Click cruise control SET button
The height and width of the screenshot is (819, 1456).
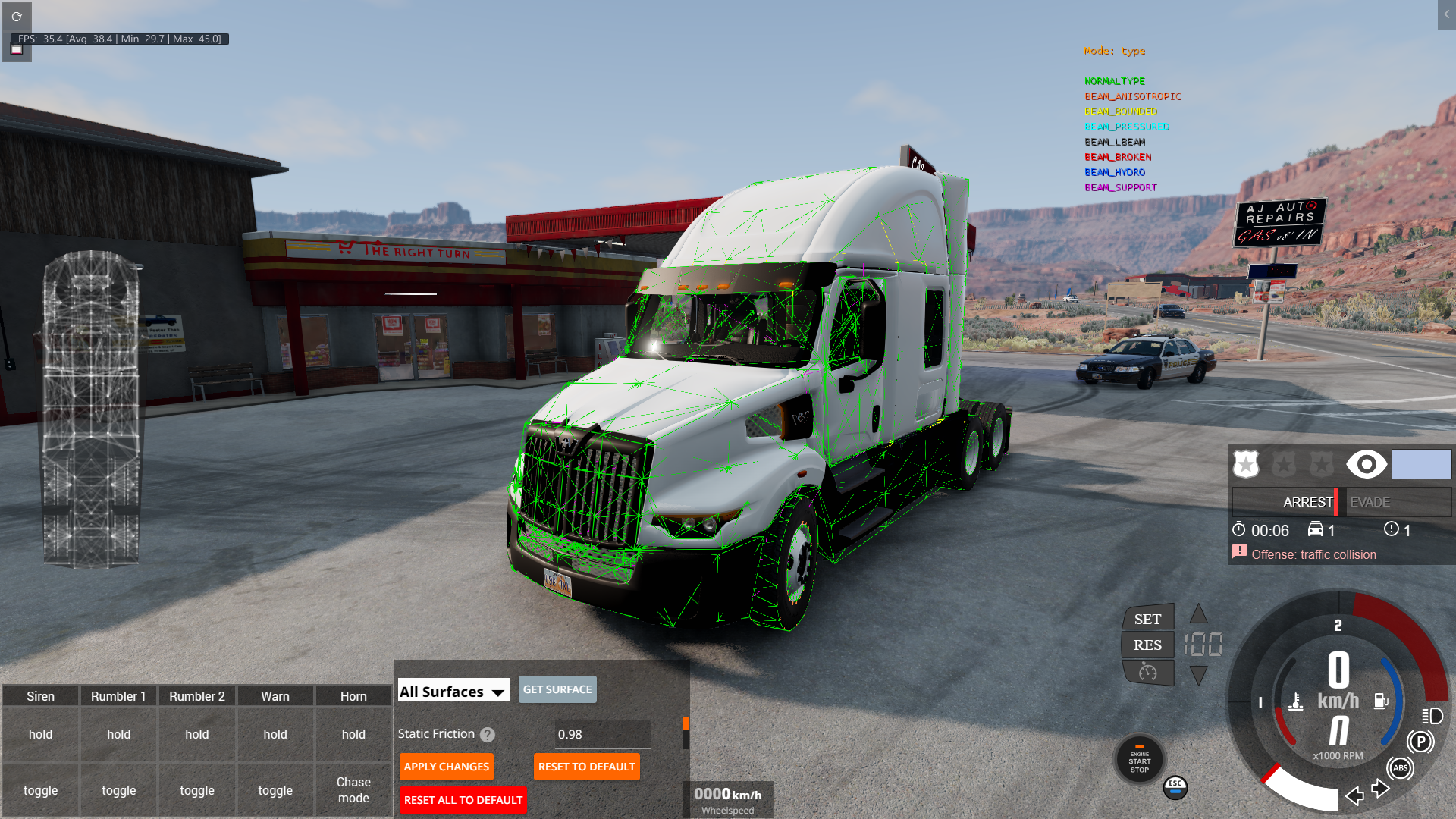tap(1147, 619)
